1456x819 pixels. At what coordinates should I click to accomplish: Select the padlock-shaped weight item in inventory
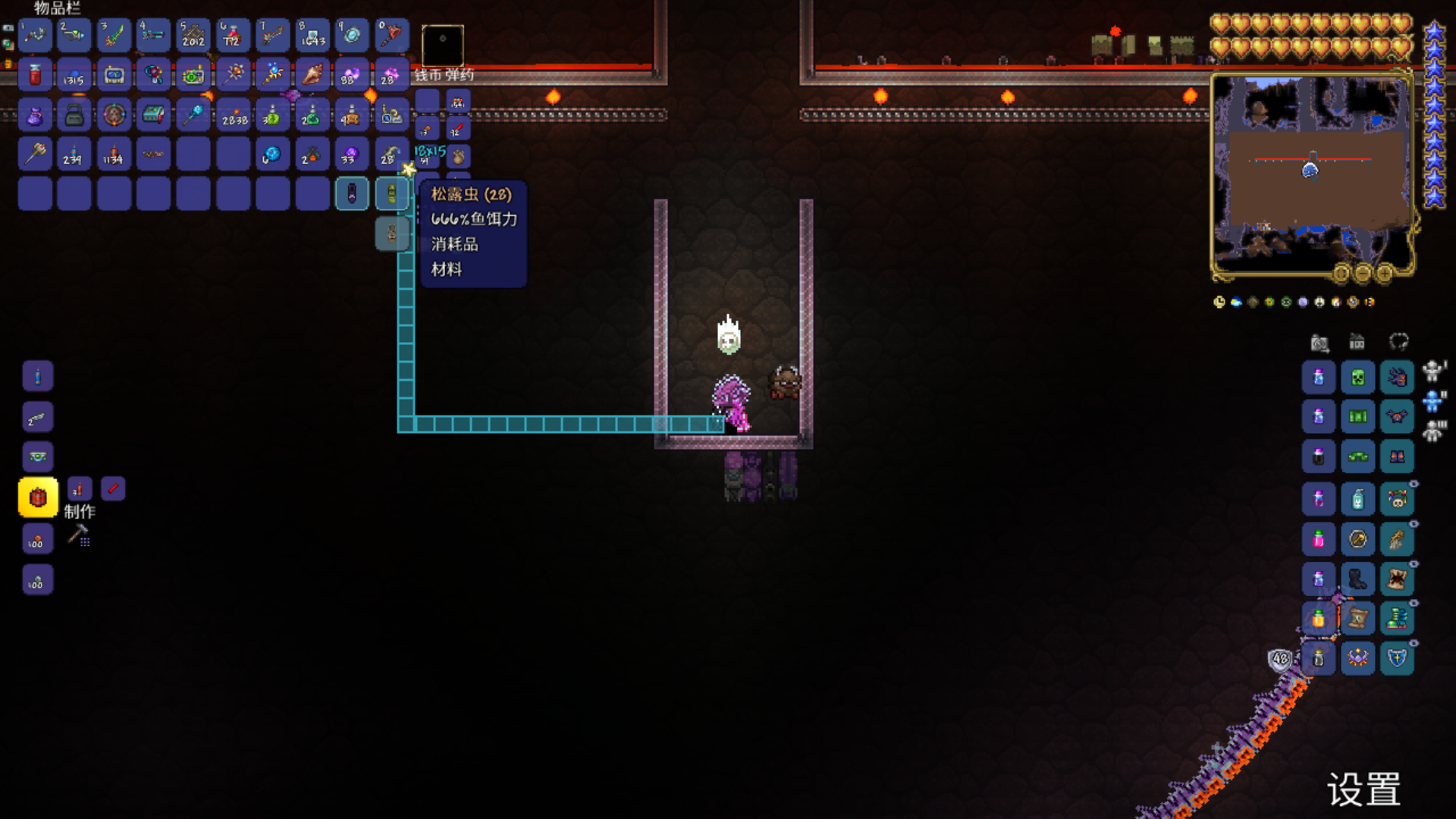[x=74, y=115]
